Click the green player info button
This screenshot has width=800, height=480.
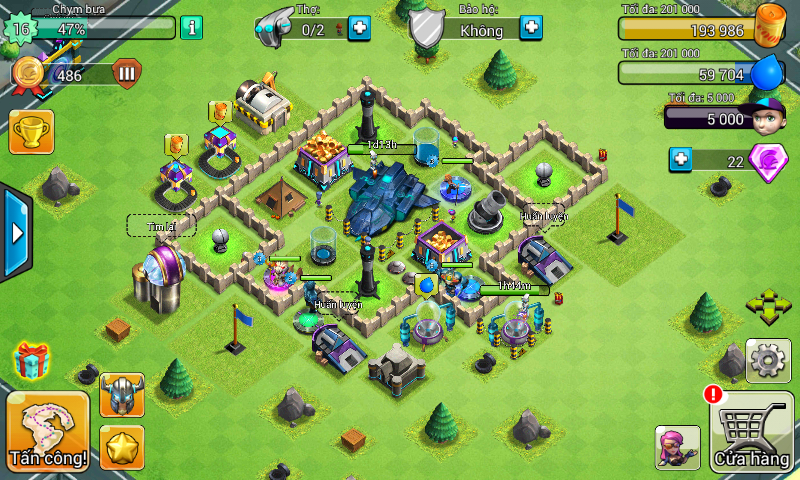[191, 28]
